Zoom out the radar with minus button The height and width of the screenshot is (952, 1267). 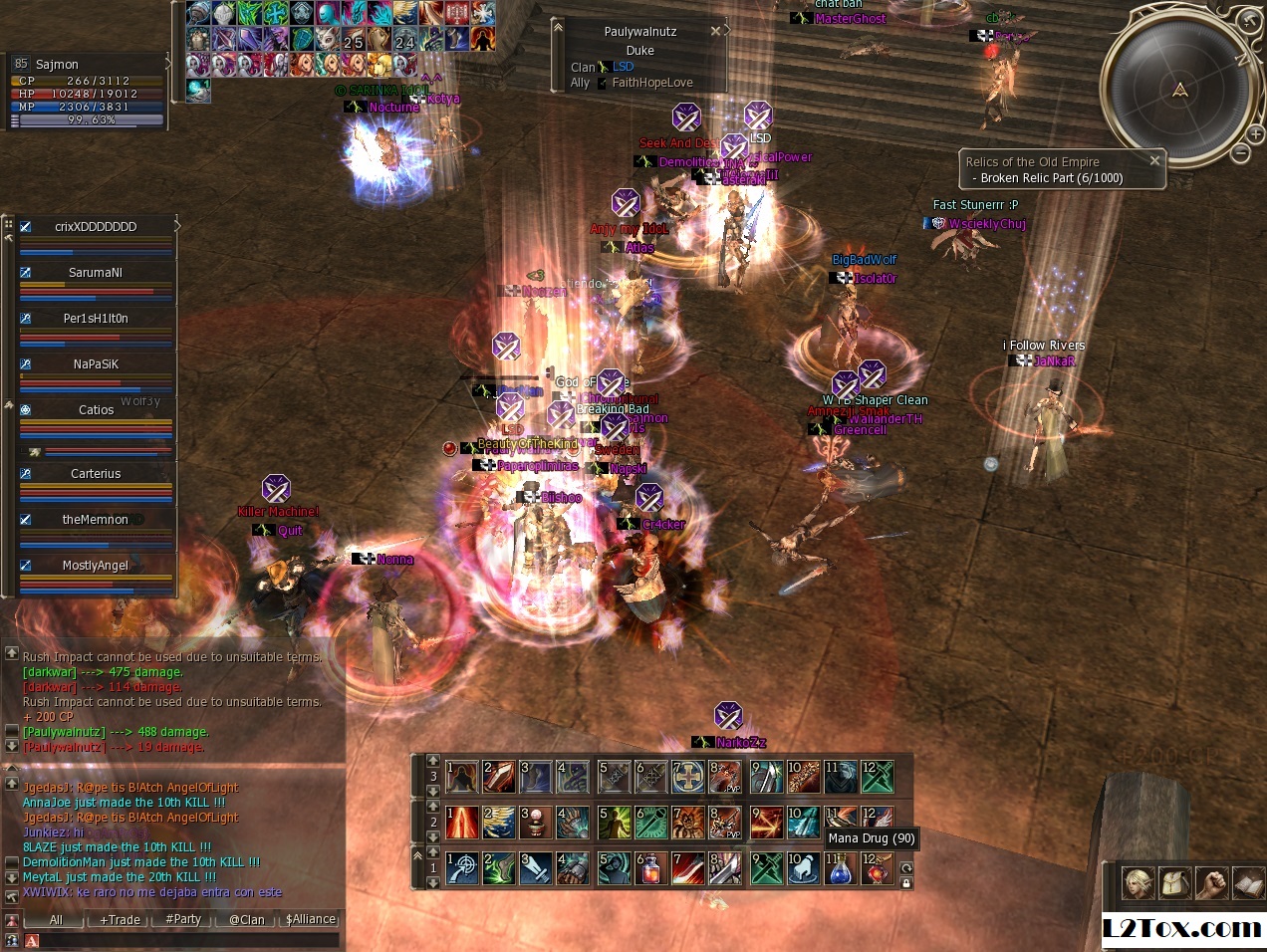pos(1241,152)
